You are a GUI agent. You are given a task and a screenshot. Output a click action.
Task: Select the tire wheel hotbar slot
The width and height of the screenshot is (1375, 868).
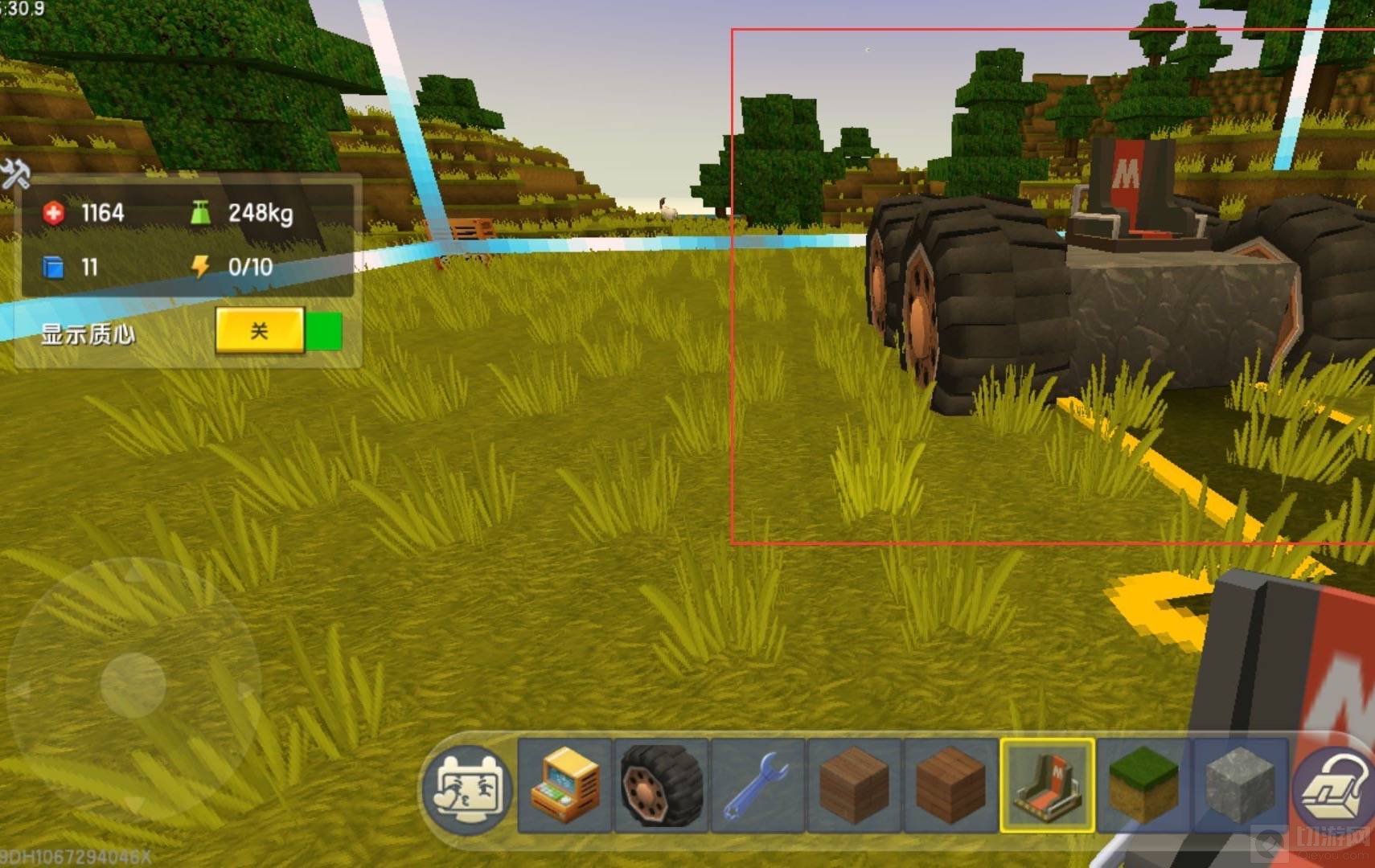(661, 785)
